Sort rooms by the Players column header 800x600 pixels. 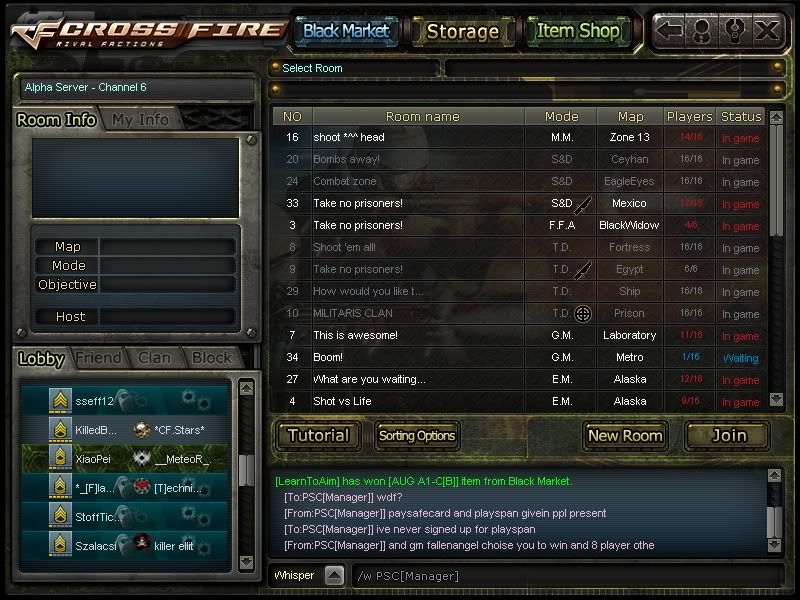[689, 116]
